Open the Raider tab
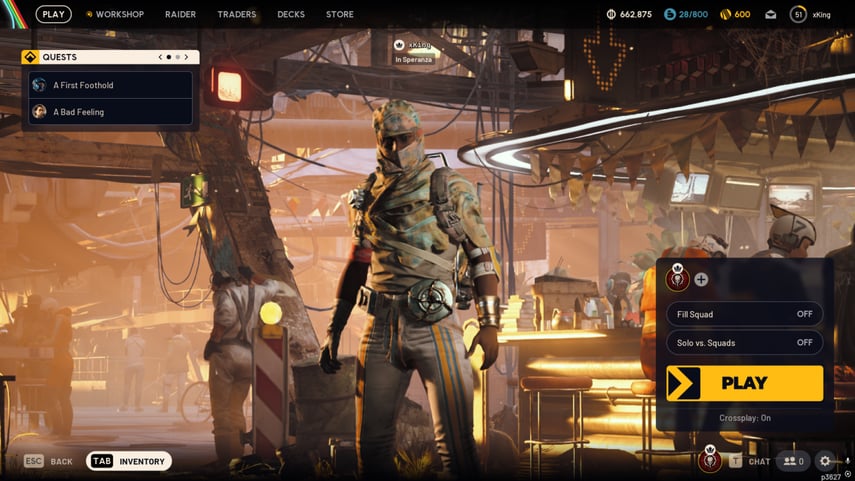 point(180,14)
